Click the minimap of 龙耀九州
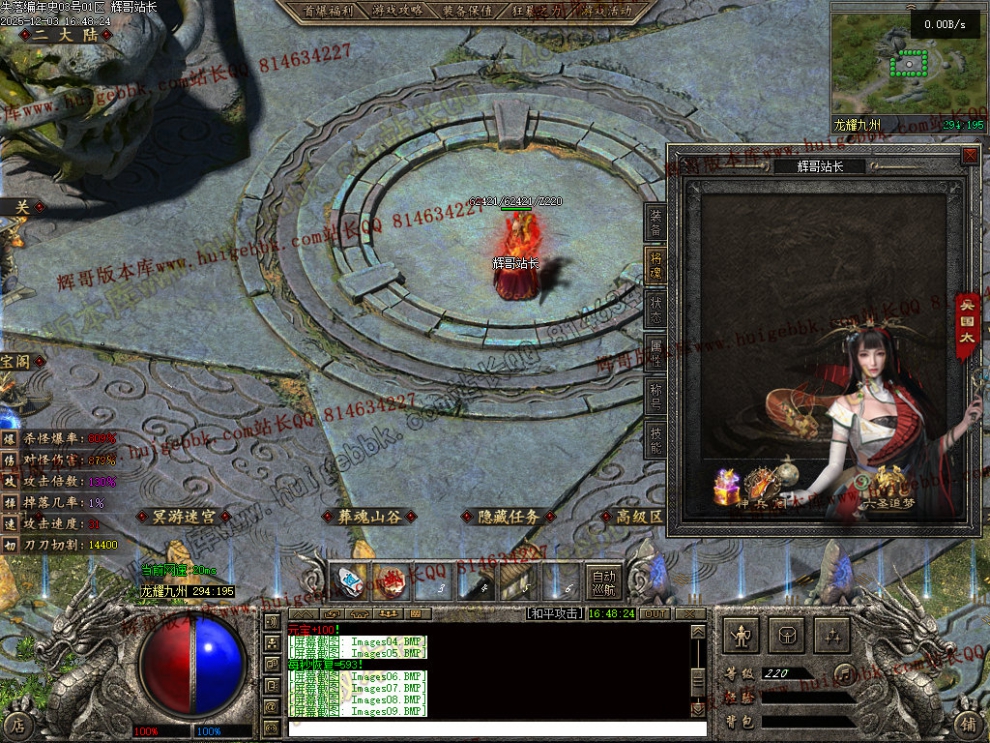The height and width of the screenshot is (743, 990). click(908, 65)
